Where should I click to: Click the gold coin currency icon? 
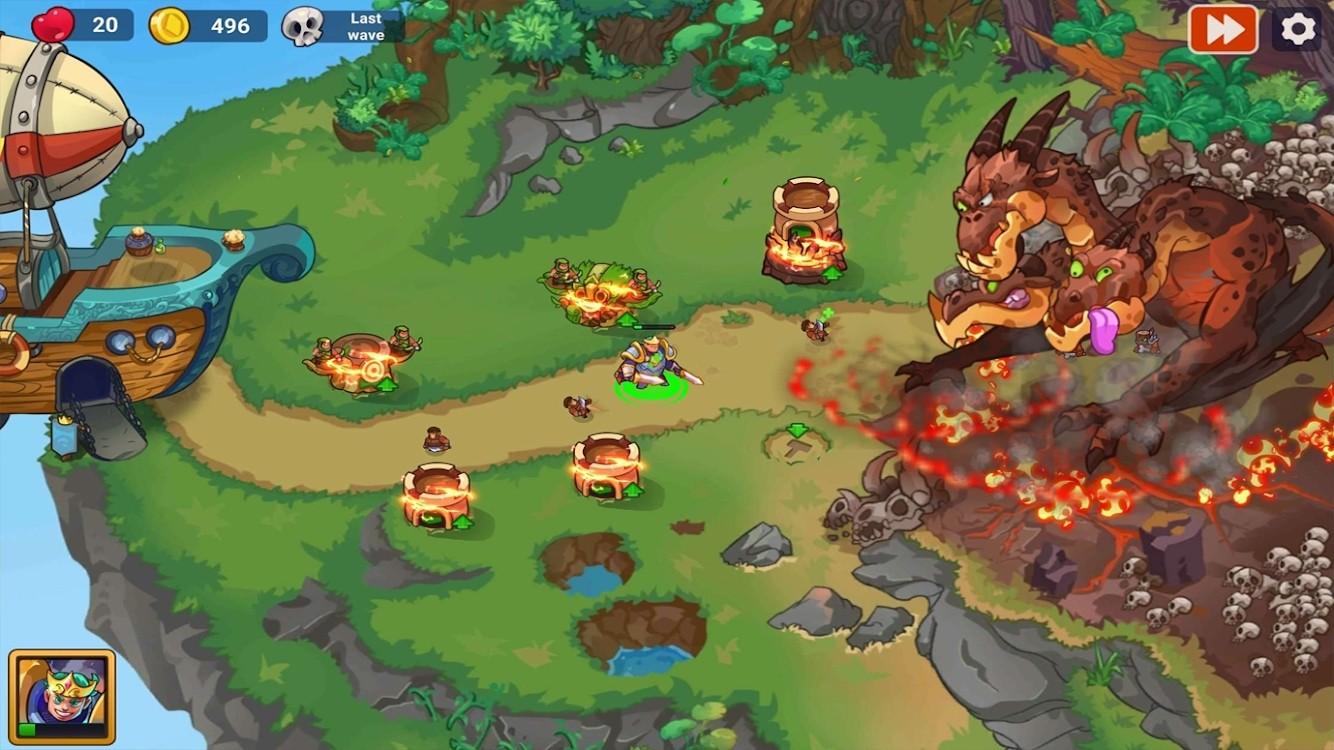click(170, 26)
